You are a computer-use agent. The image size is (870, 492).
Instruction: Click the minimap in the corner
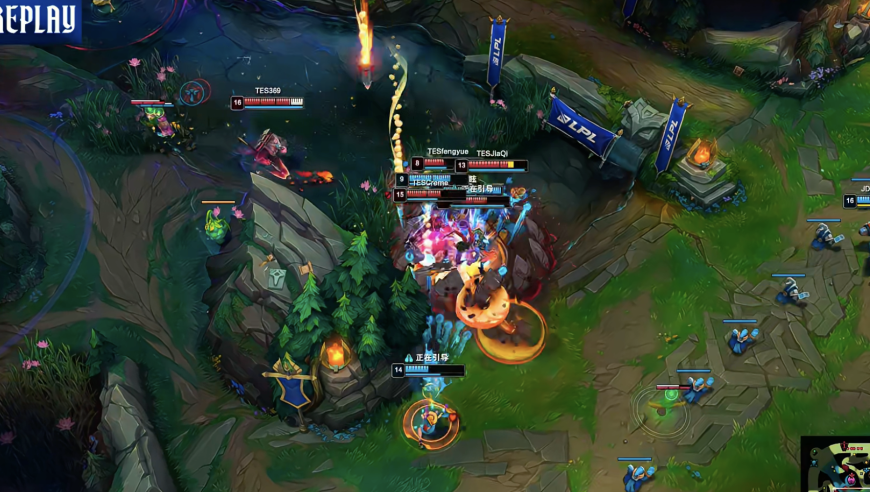click(837, 465)
